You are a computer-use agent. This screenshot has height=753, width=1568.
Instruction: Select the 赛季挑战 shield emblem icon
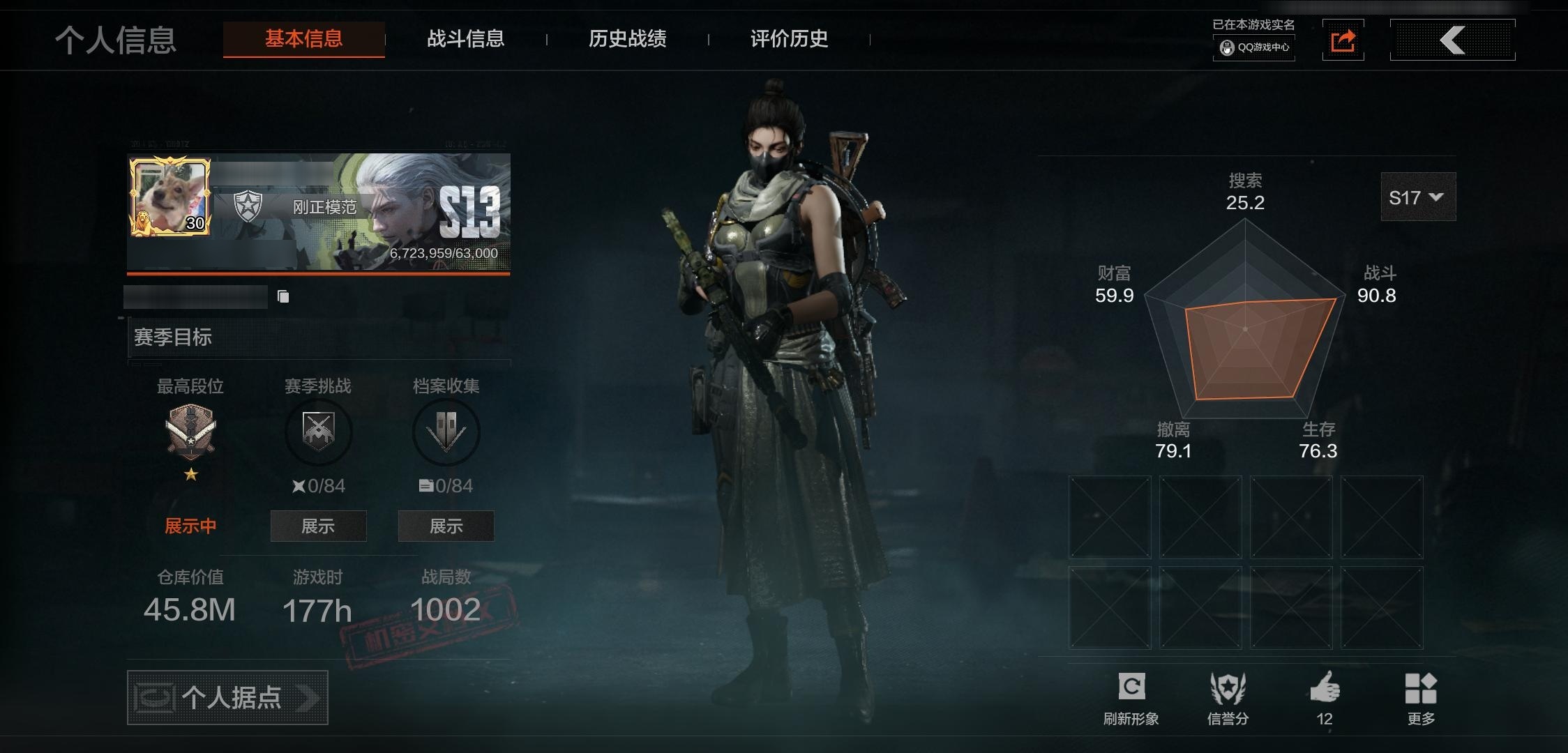point(319,432)
